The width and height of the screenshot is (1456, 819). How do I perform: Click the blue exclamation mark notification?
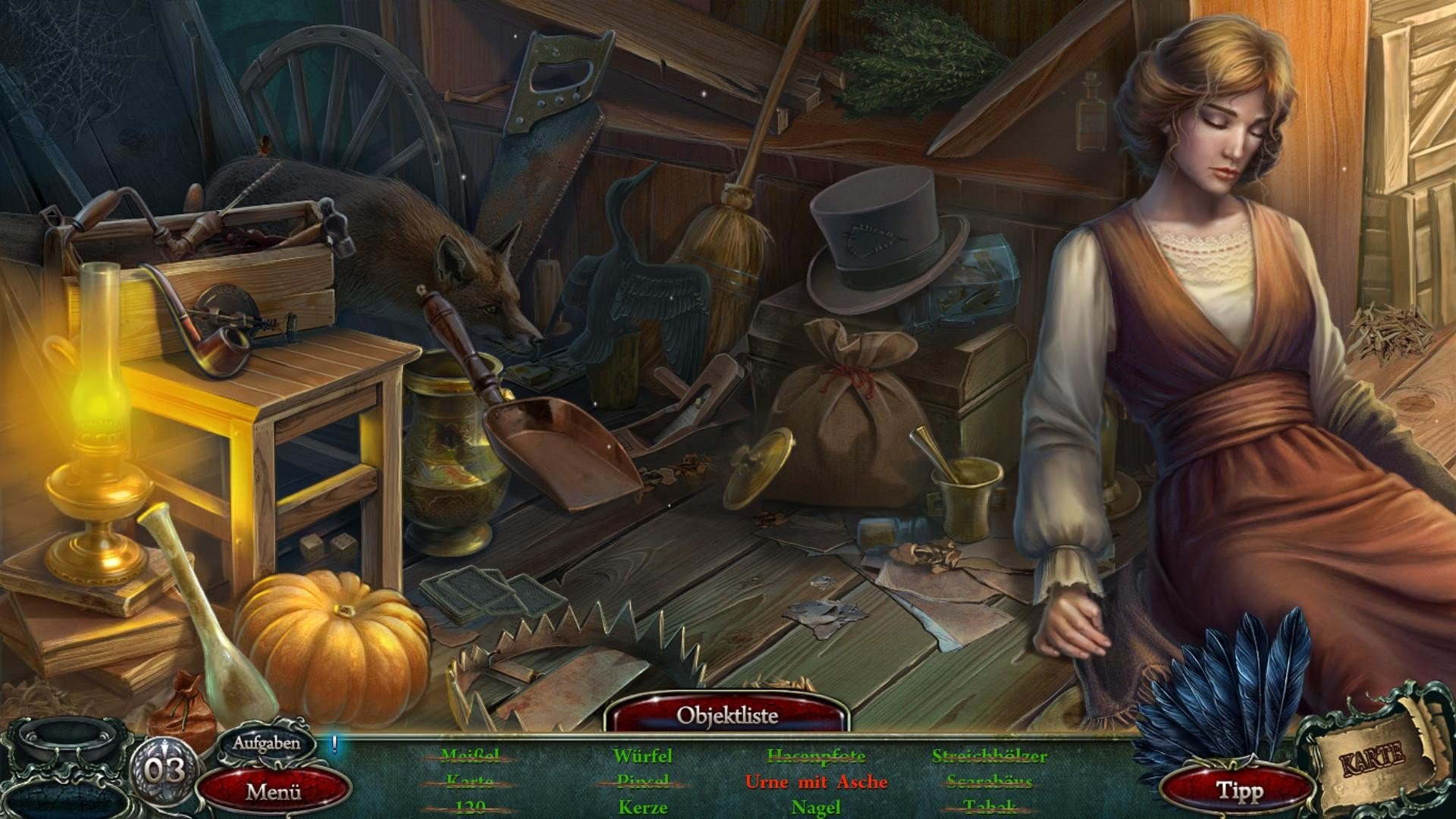[x=334, y=743]
